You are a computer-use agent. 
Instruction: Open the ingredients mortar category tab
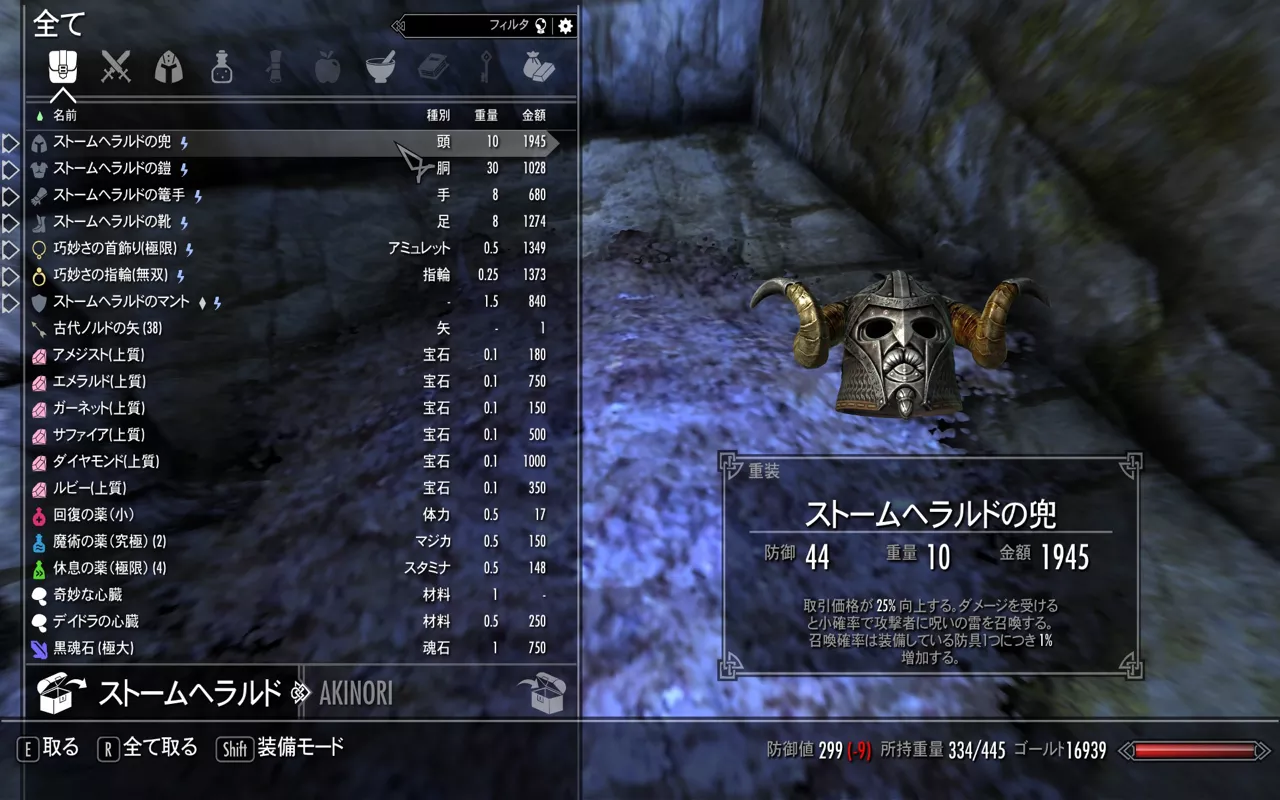[x=380, y=67]
